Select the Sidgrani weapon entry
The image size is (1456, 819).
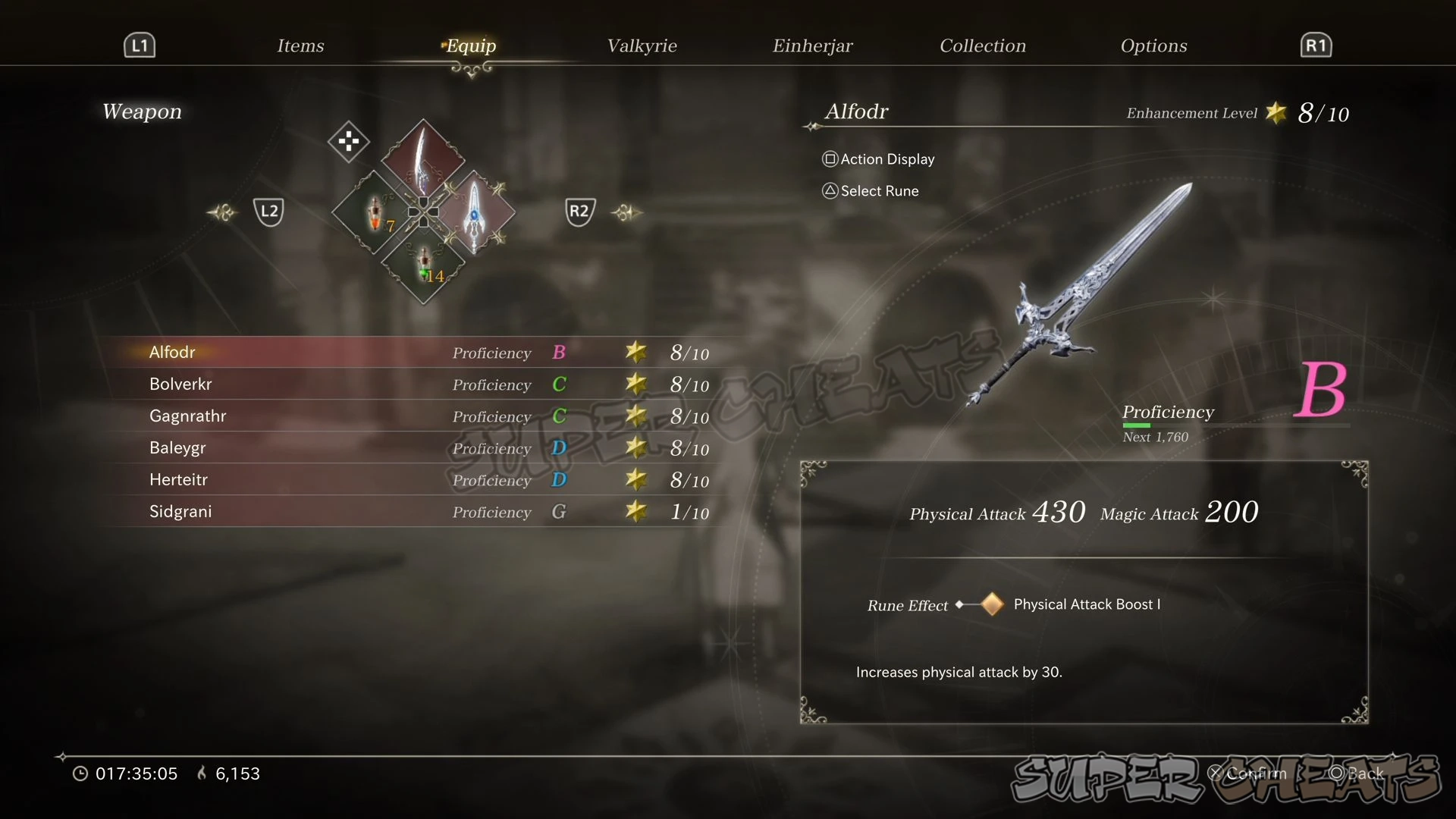(409, 512)
